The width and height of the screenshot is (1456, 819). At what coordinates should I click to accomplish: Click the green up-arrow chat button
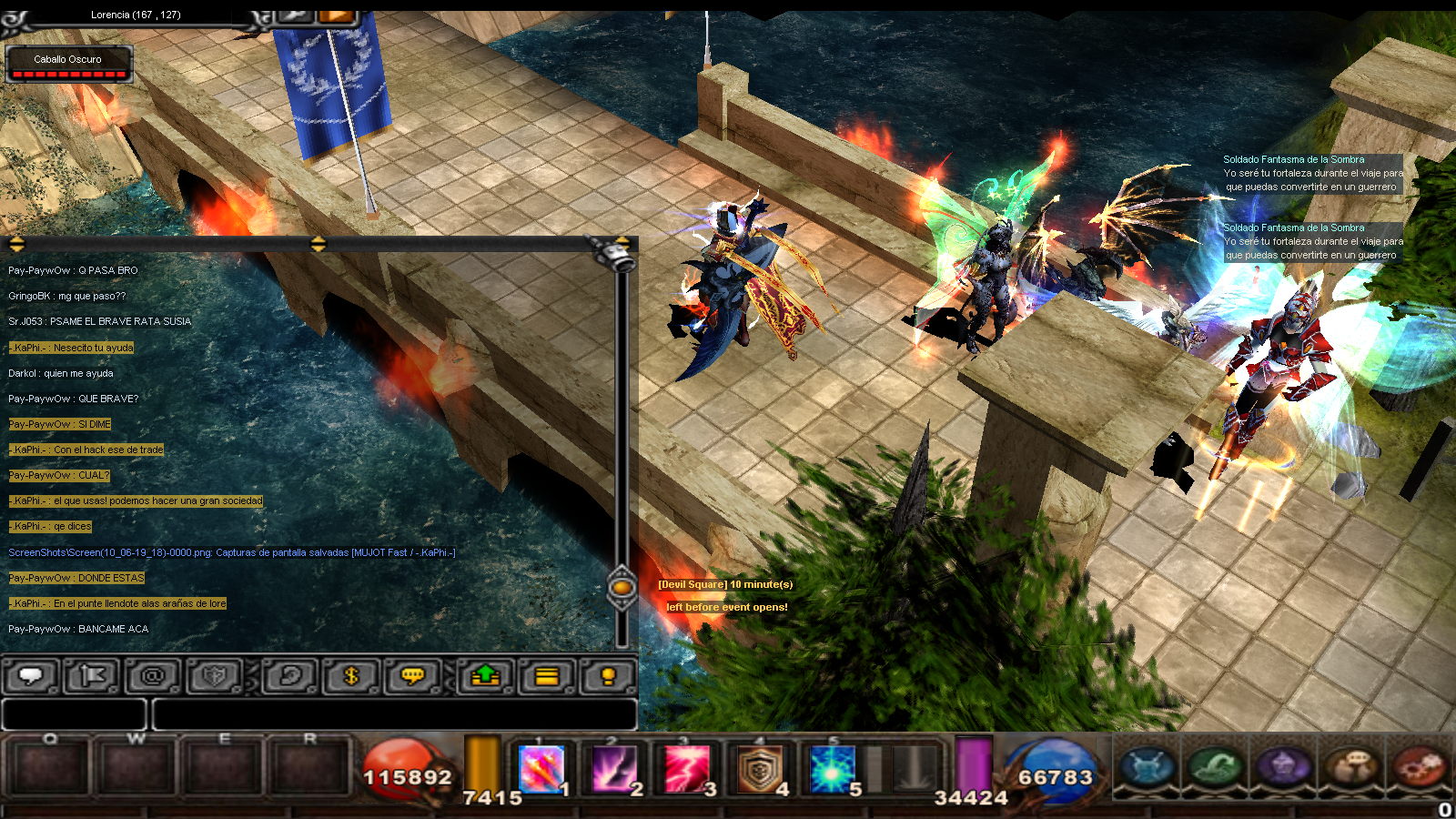[485, 676]
